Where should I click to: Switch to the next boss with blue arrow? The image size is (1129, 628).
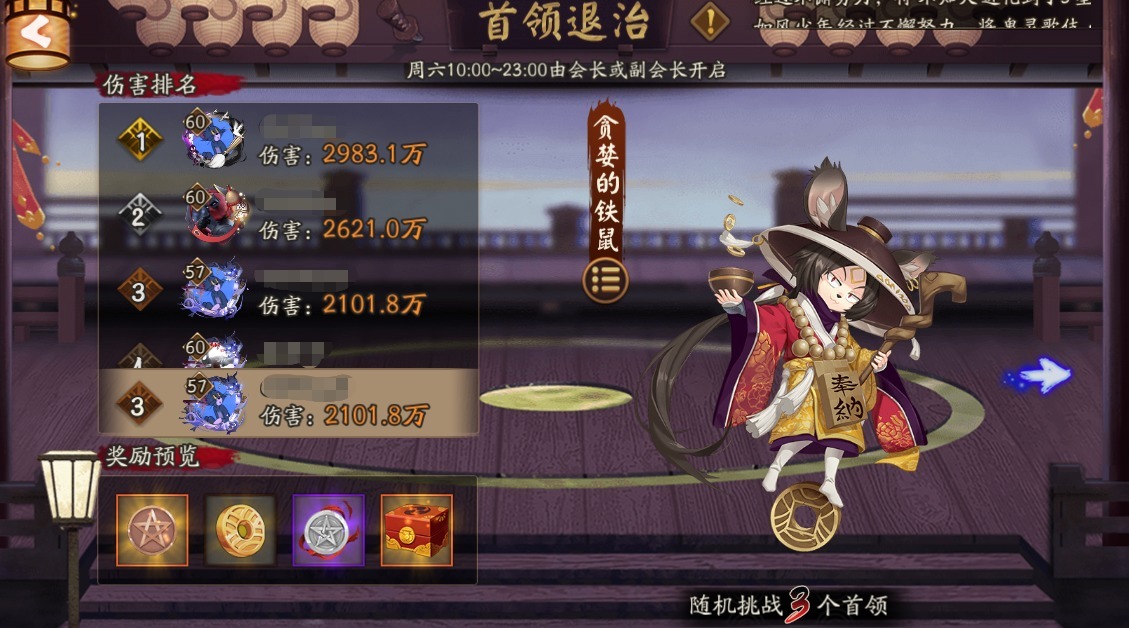pyautogui.click(x=1040, y=376)
